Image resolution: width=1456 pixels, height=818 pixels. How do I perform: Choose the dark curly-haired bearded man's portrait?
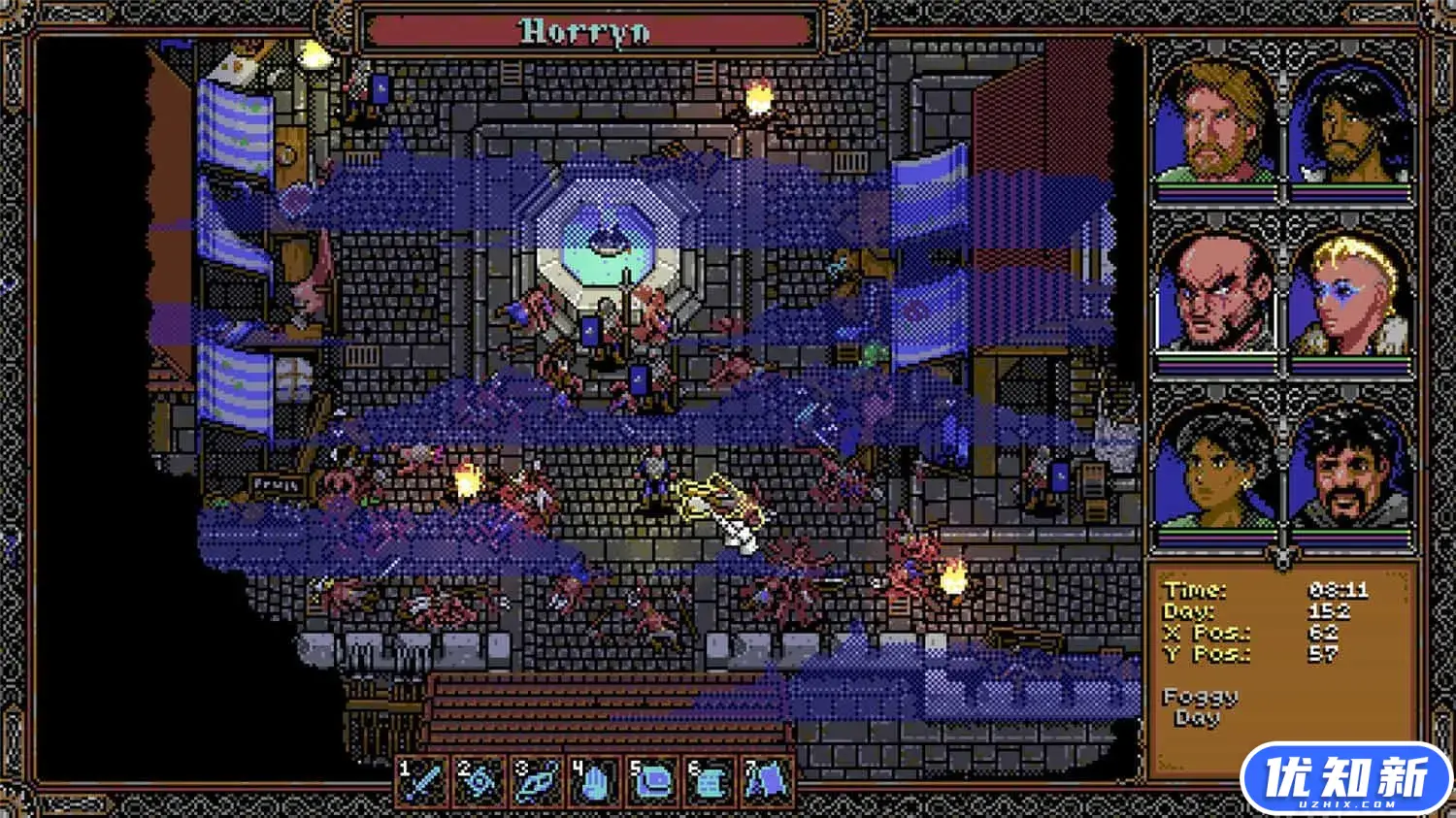1351,121
